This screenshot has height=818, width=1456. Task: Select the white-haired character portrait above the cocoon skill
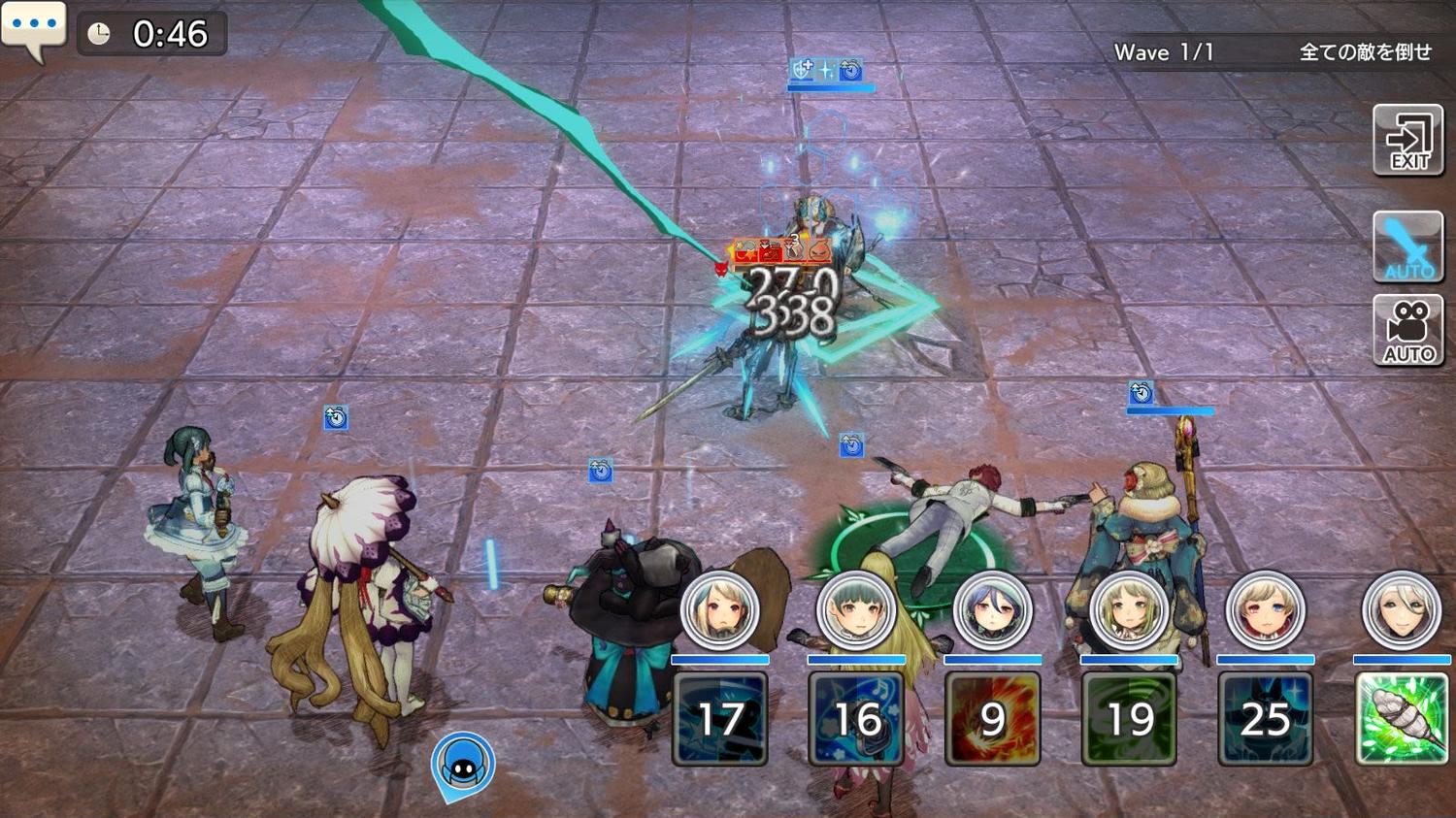click(x=1401, y=611)
